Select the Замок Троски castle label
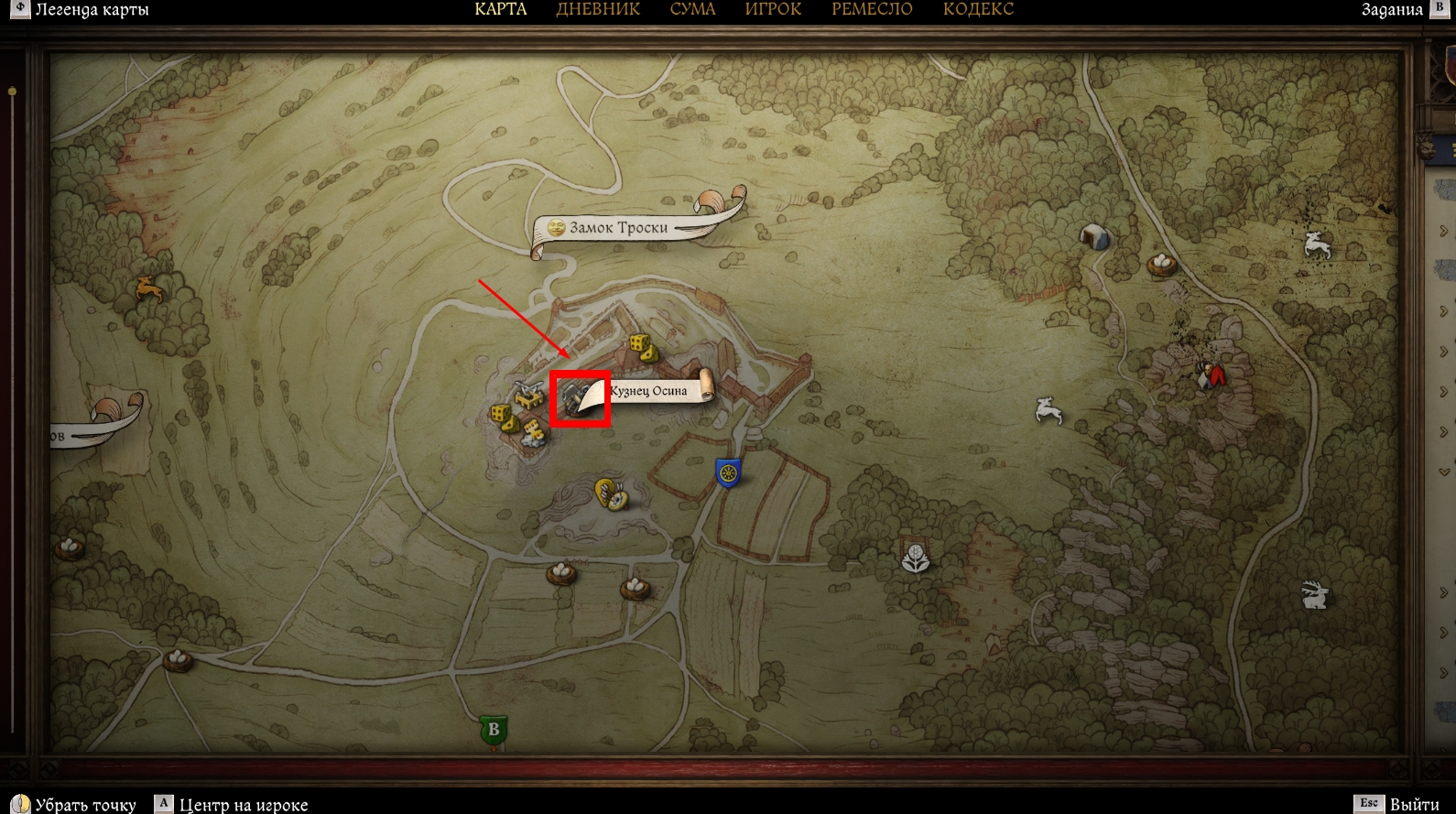 [619, 227]
